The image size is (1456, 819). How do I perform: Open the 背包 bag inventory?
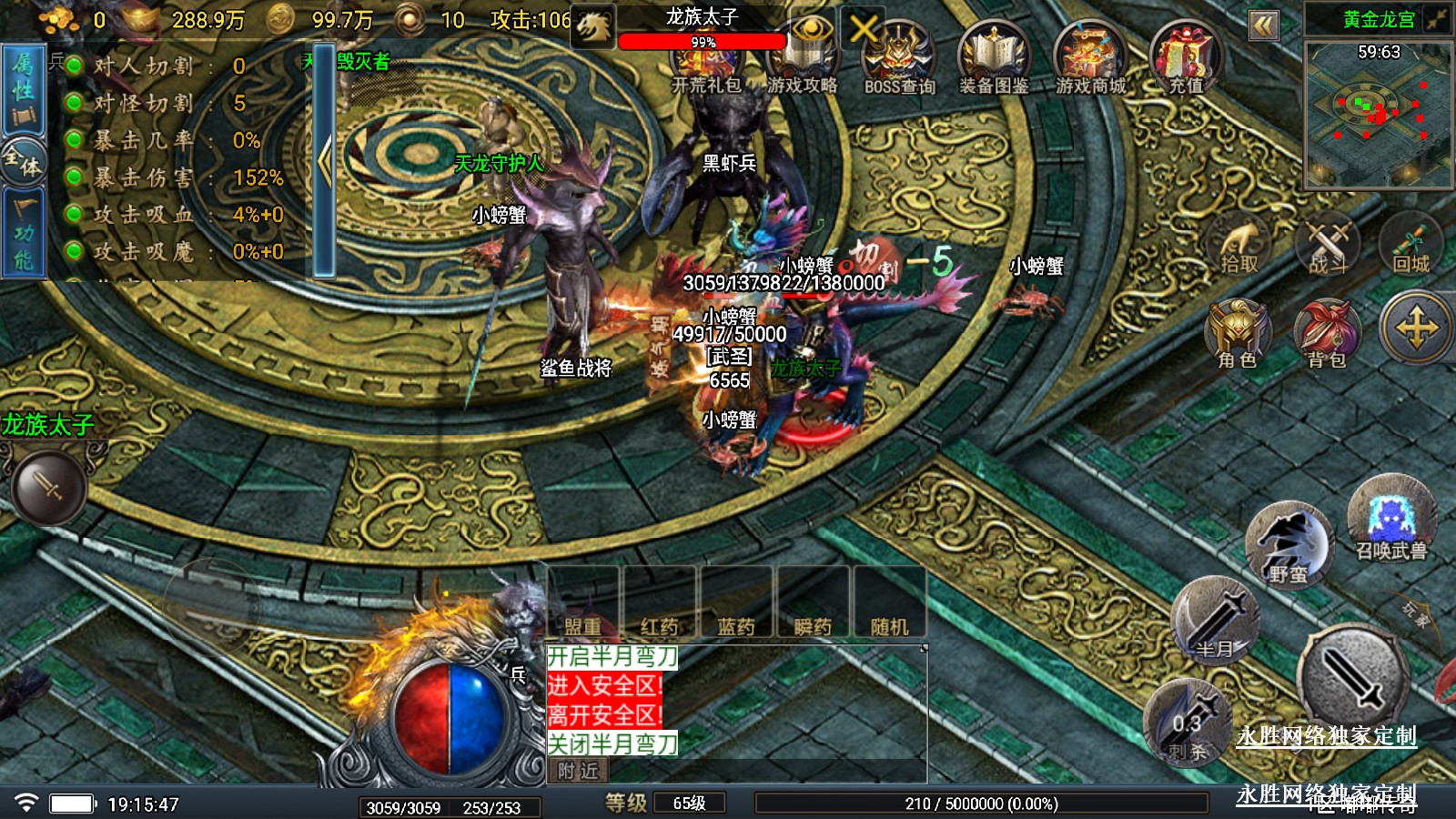pos(1327,335)
